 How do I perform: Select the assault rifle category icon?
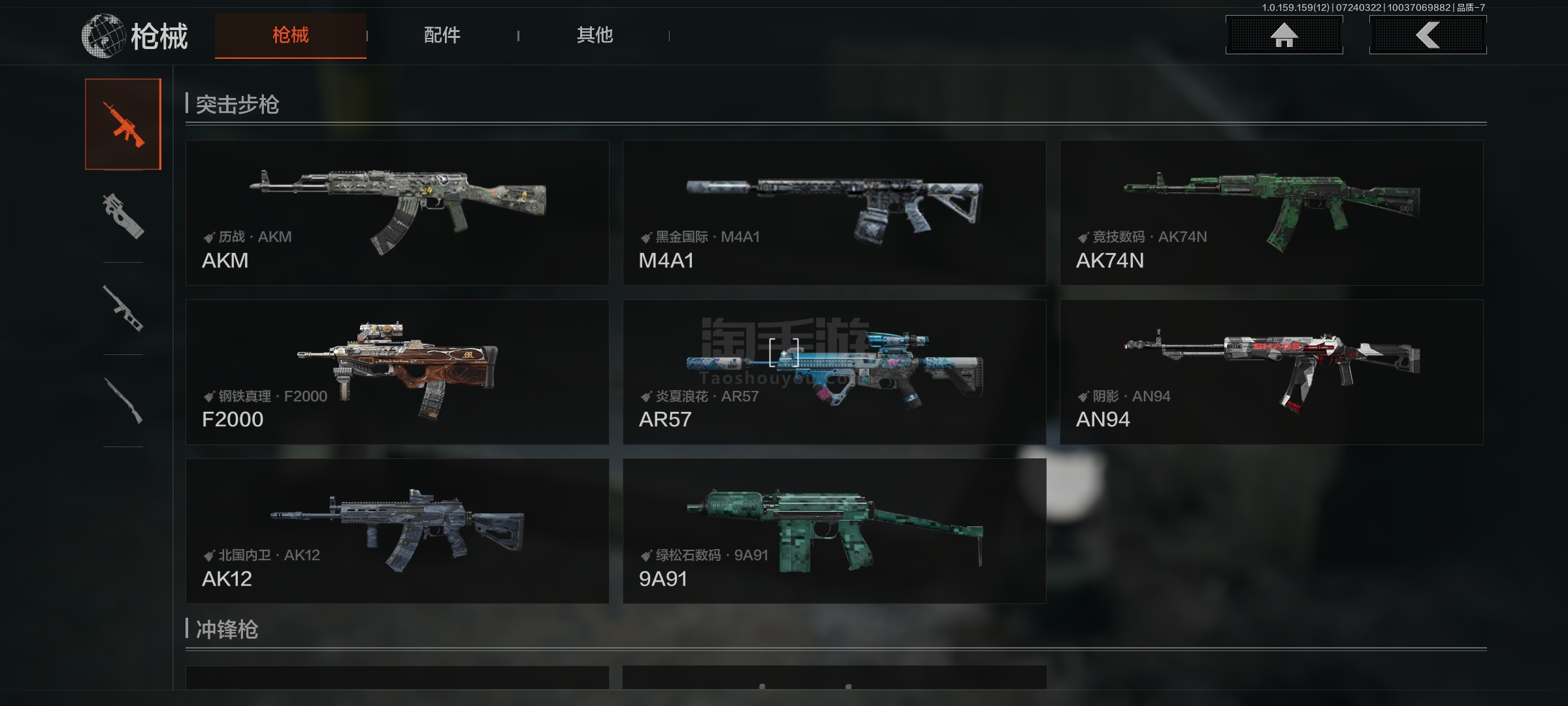[x=123, y=124]
